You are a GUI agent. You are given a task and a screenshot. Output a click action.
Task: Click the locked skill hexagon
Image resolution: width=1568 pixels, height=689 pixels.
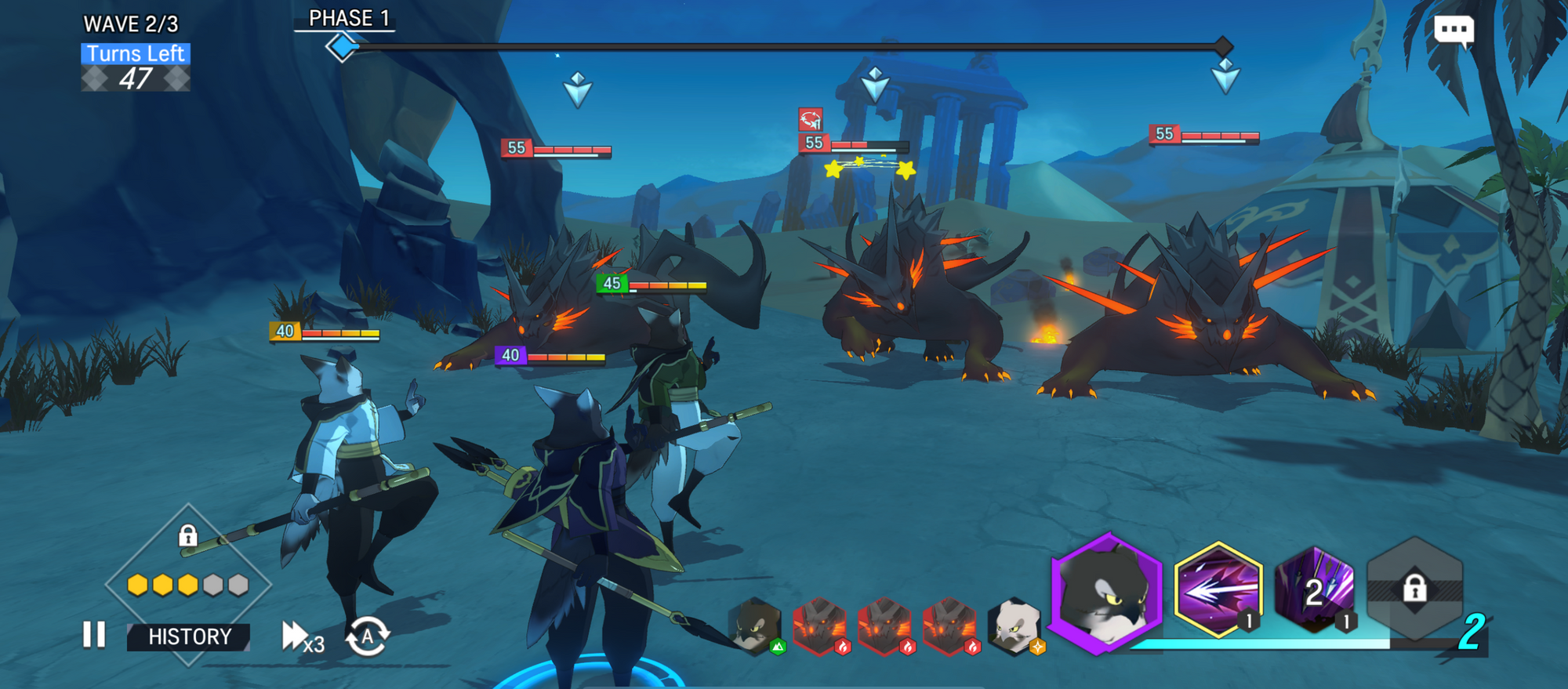click(1414, 588)
